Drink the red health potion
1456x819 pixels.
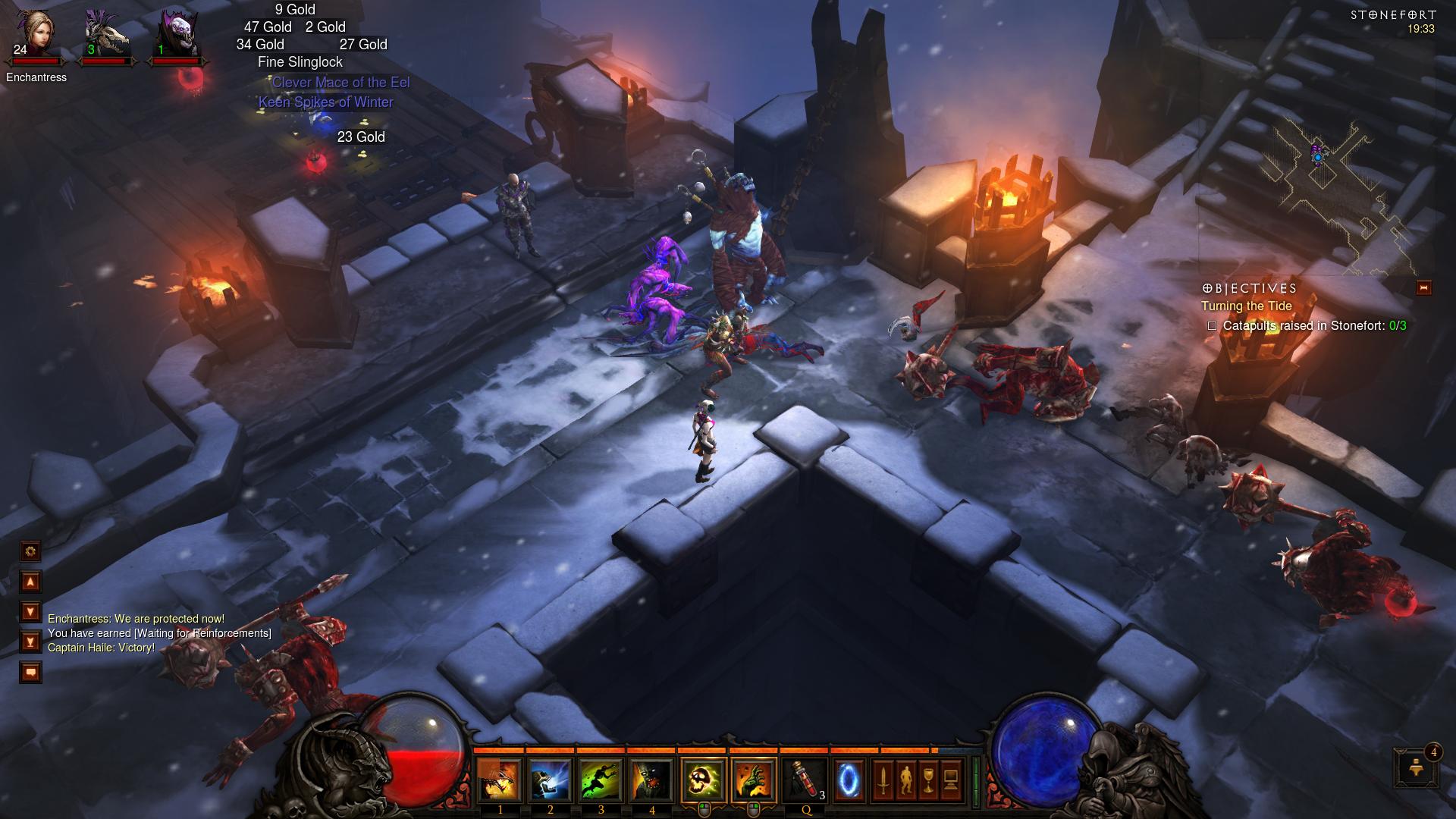[x=805, y=780]
